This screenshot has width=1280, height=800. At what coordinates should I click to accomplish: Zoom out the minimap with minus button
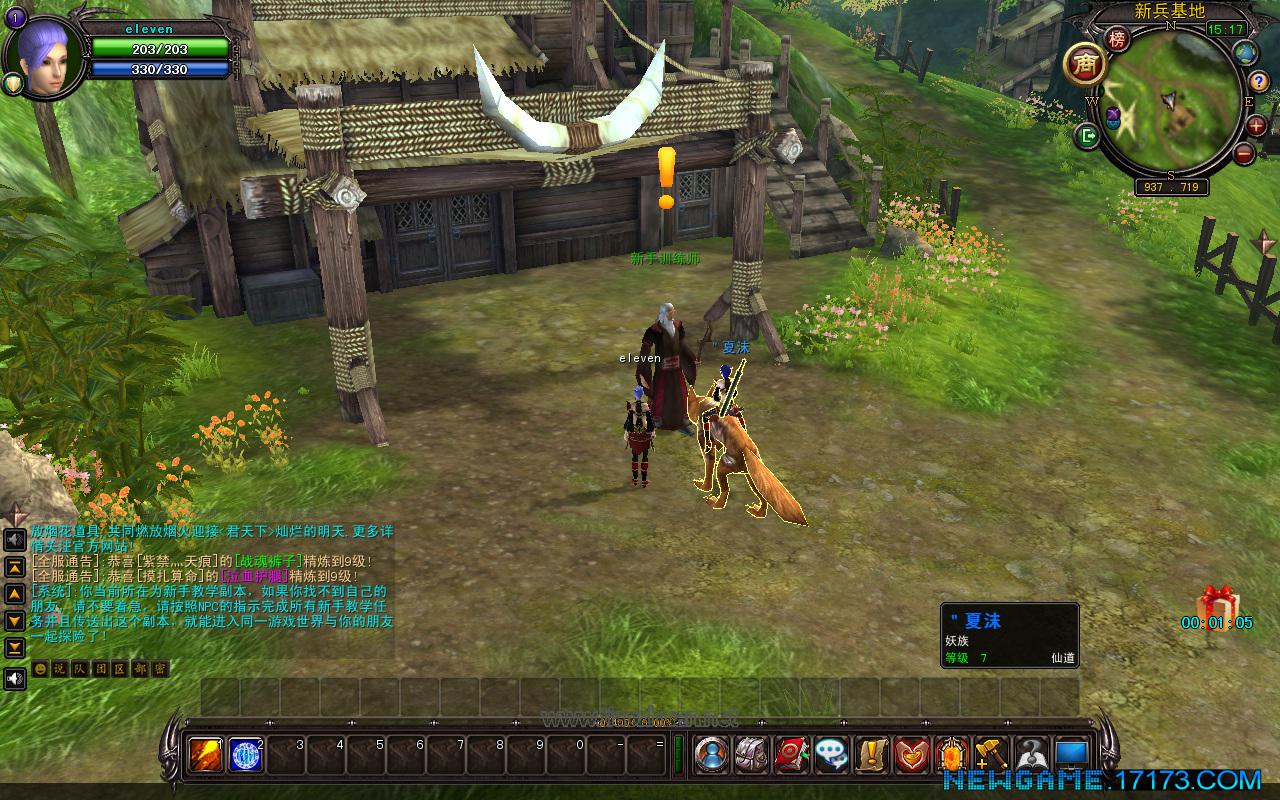click(1244, 153)
